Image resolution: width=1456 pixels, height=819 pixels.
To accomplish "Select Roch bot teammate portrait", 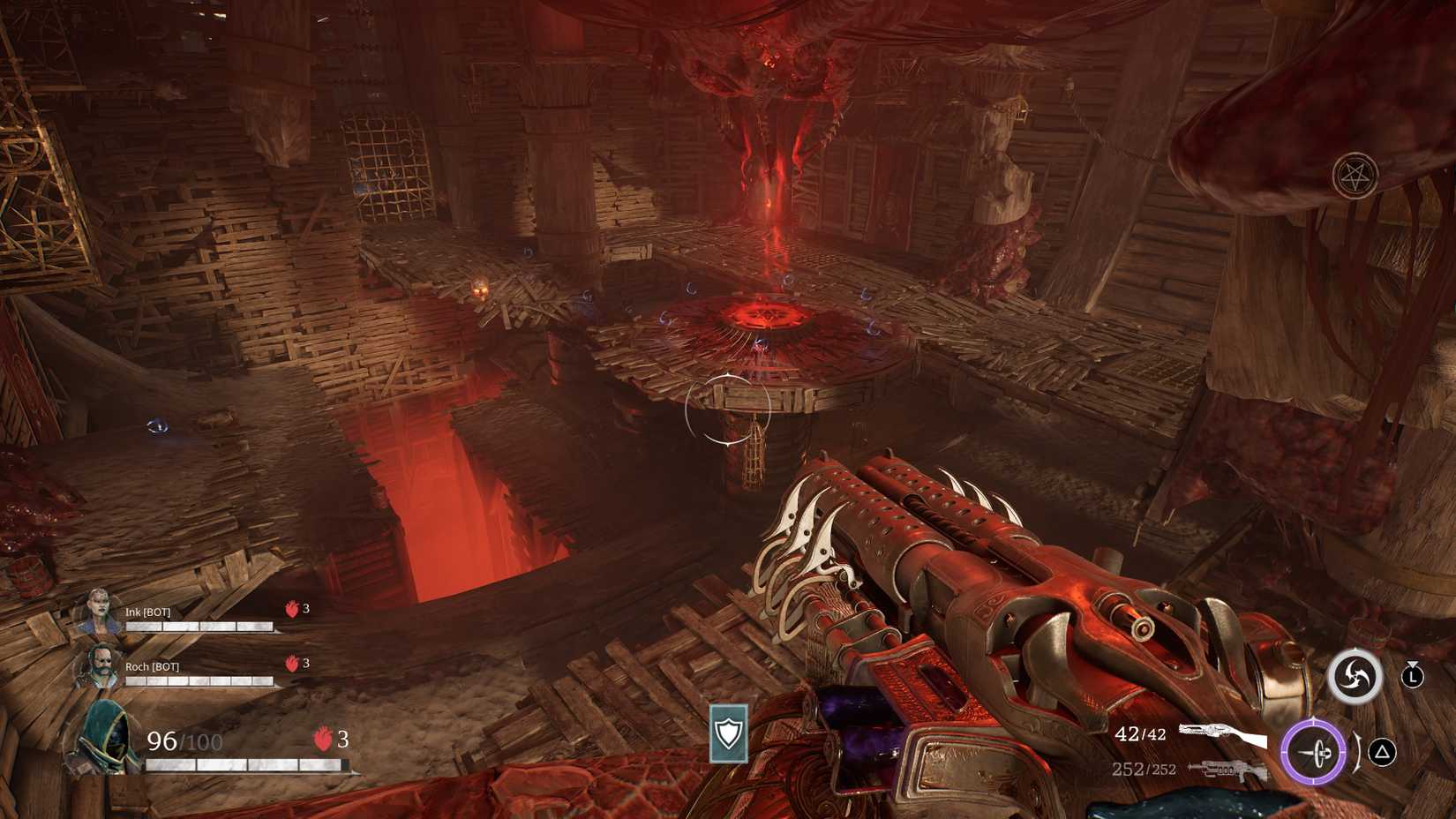I will [x=96, y=666].
